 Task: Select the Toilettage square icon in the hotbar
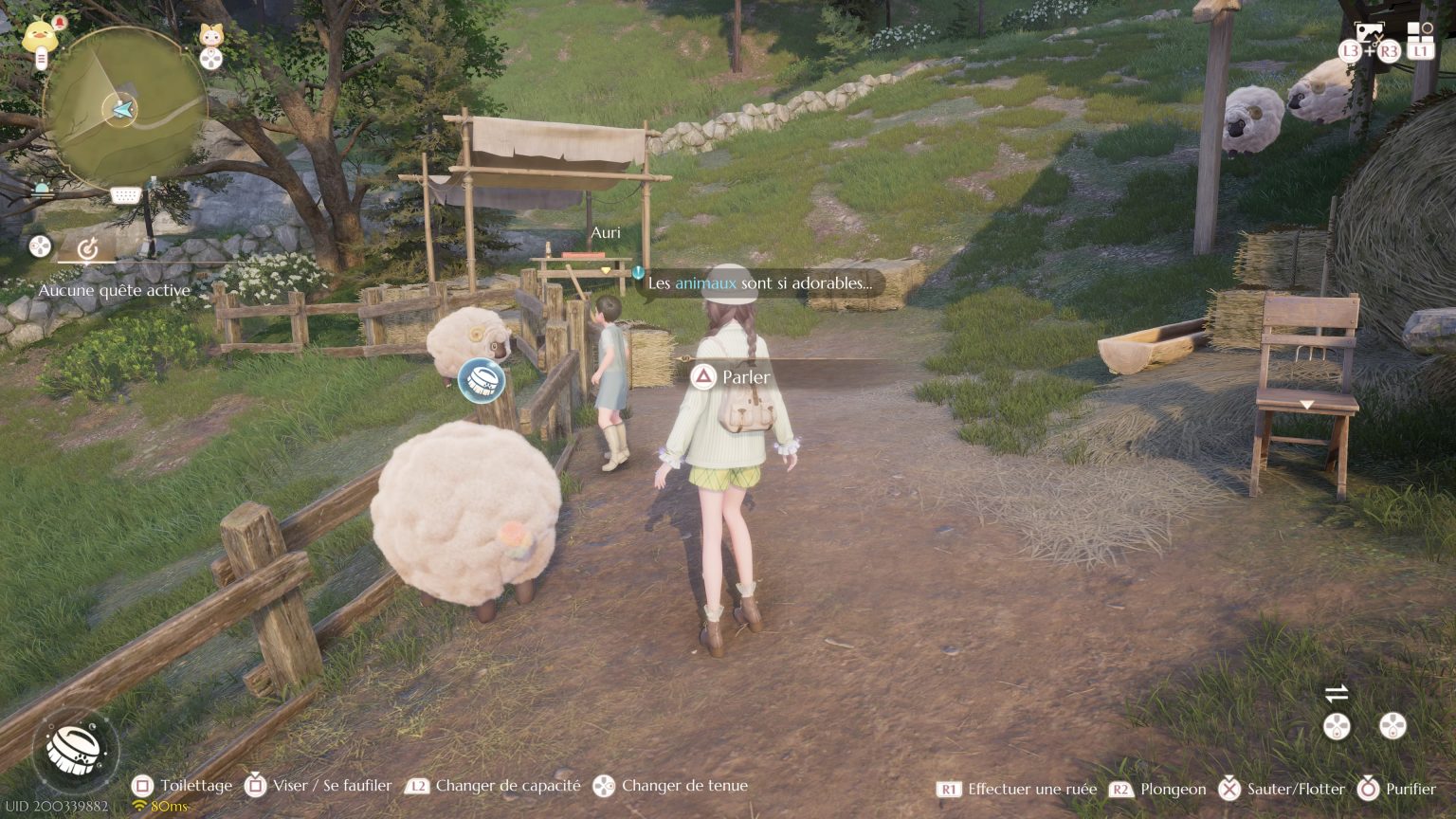(x=143, y=786)
